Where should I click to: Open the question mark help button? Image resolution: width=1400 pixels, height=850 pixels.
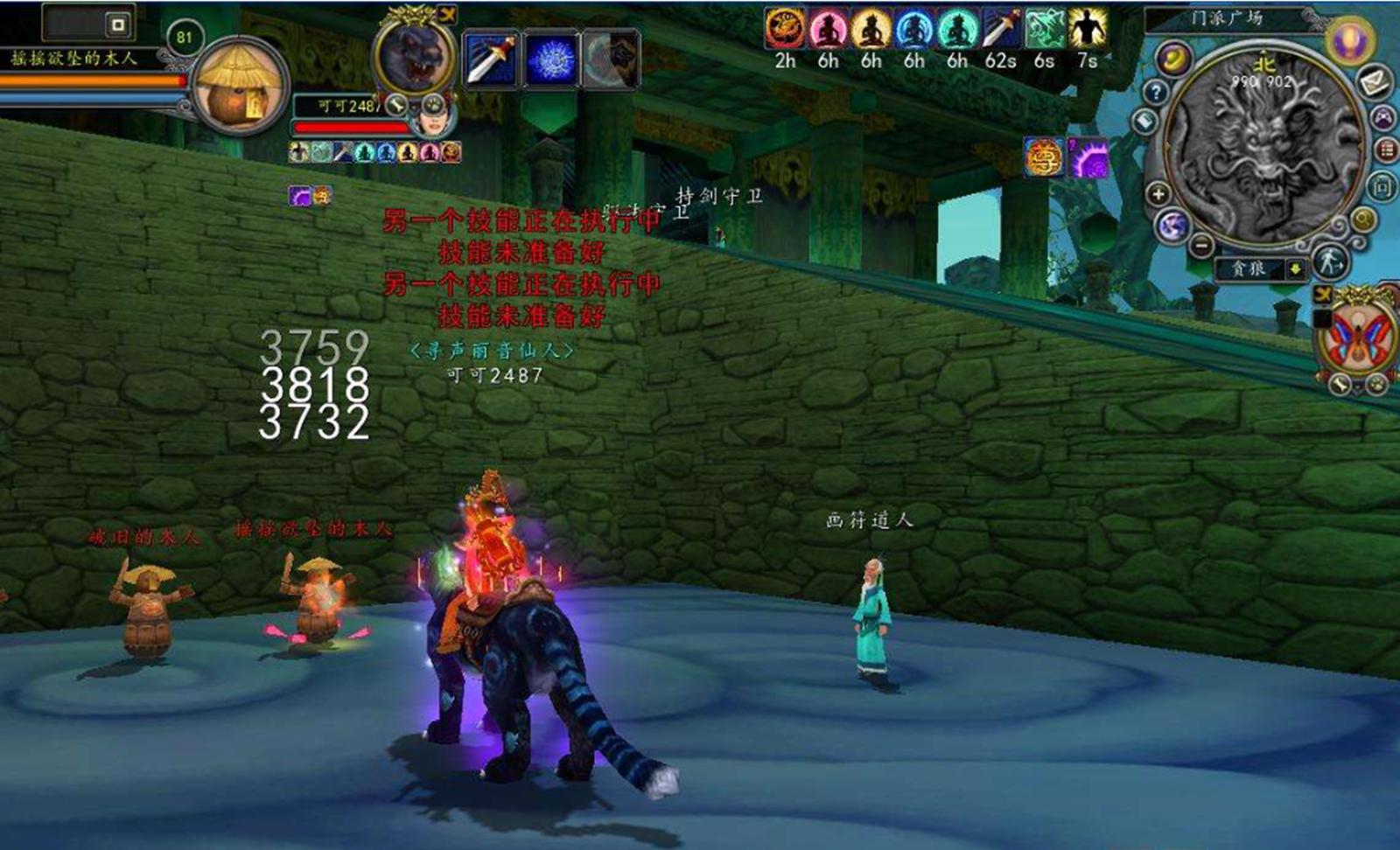click(1157, 92)
